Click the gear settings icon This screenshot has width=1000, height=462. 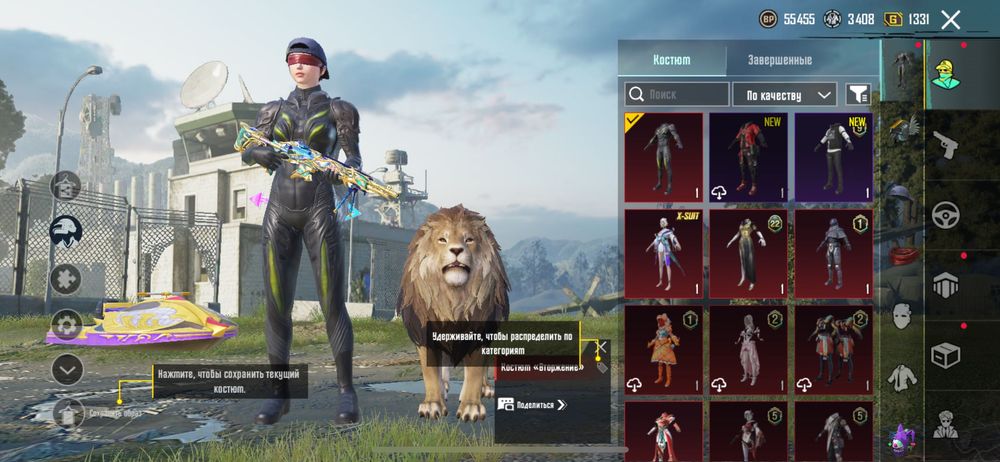pos(66,324)
